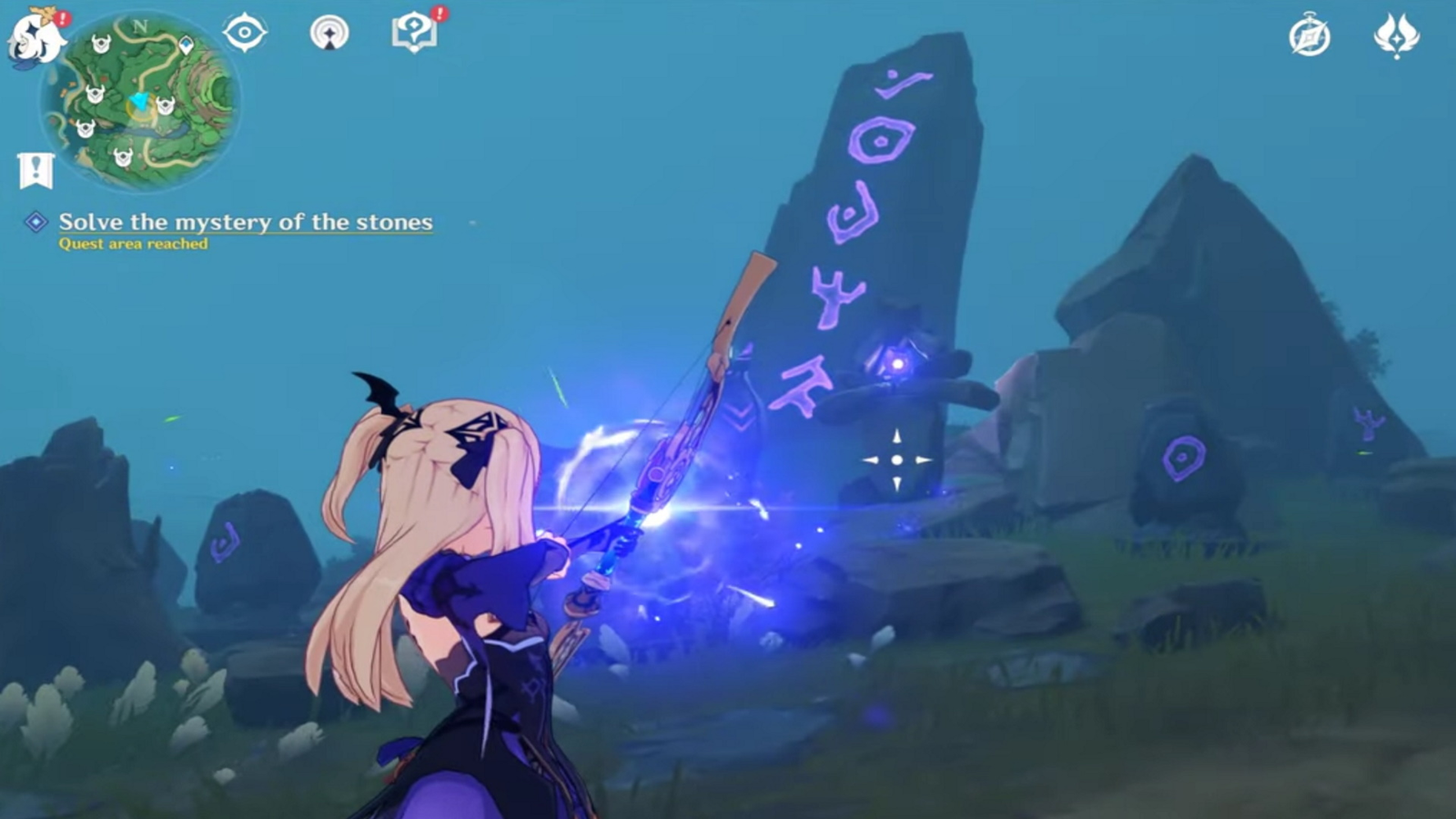Click the aiming crosshair at screen center
Image resolution: width=1456 pixels, height=819 pixels.
point(896,460)
